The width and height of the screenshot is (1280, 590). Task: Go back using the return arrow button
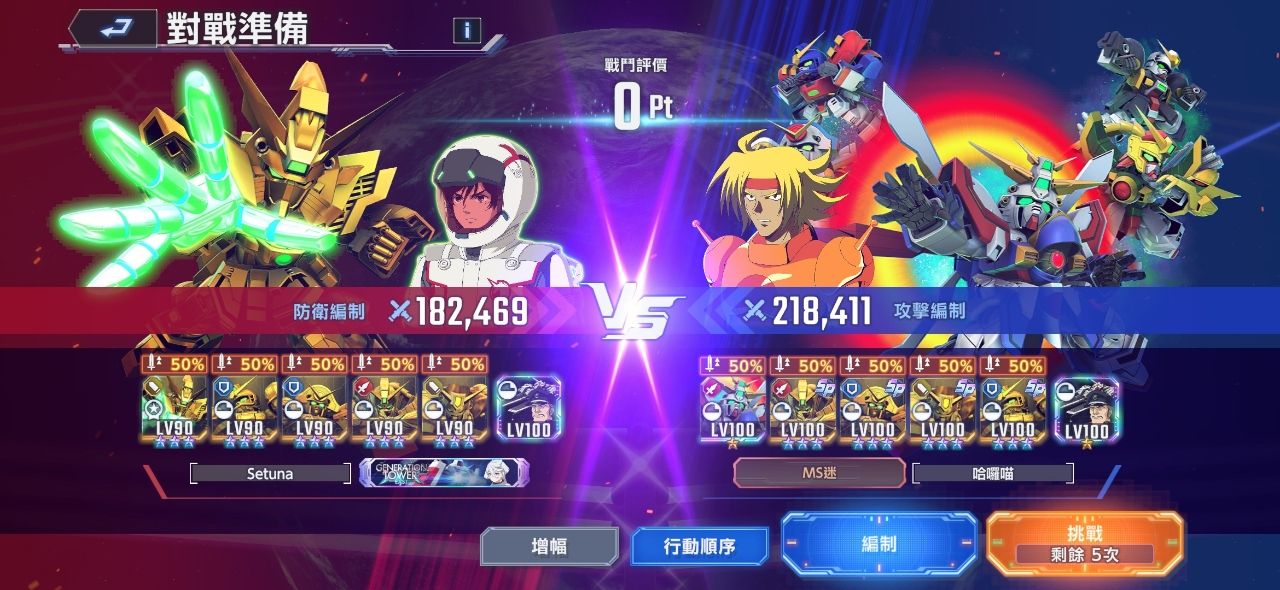(113, 28)
